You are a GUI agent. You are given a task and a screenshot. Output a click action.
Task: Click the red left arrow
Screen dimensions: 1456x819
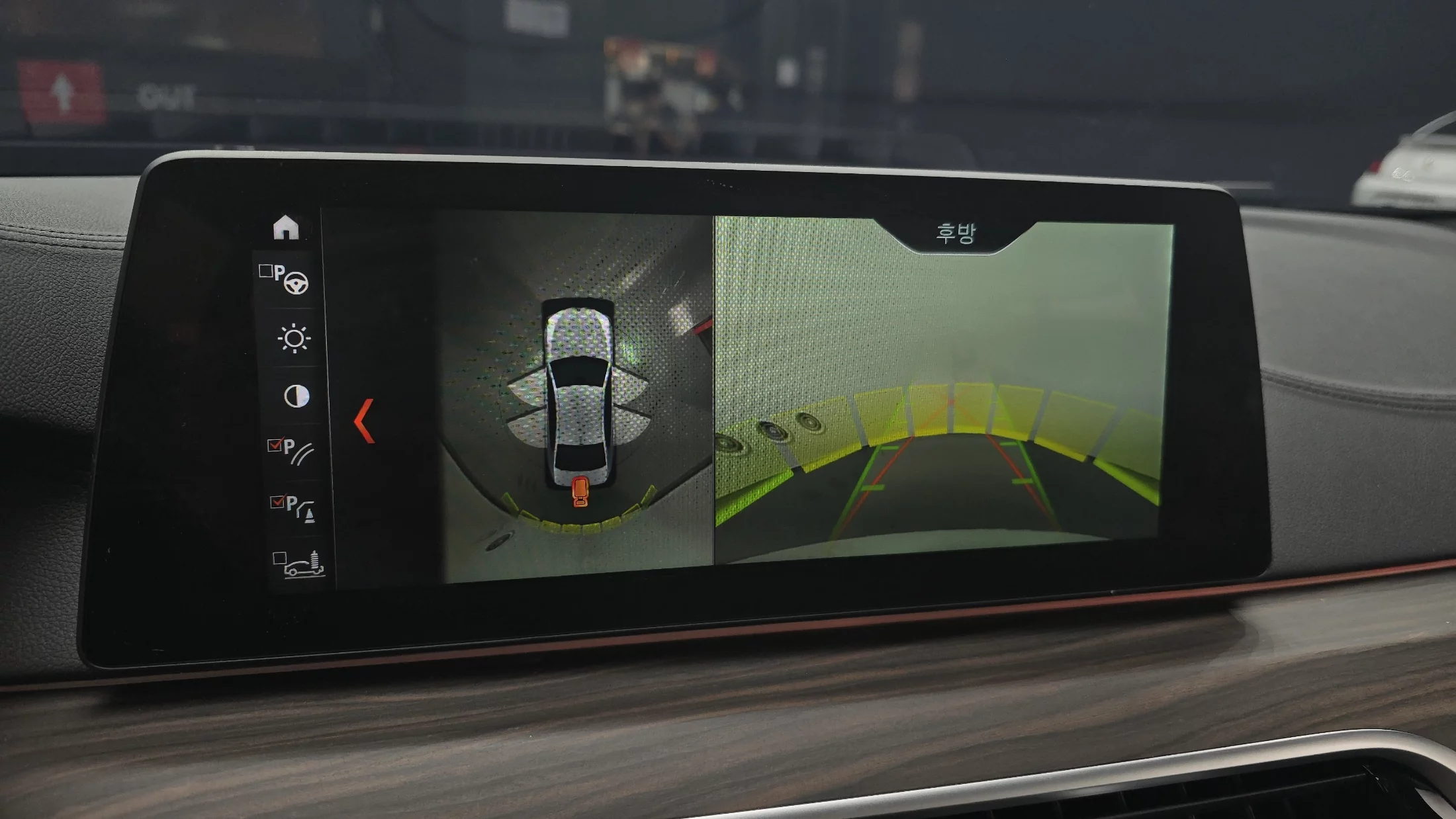[x=365, y=421]
